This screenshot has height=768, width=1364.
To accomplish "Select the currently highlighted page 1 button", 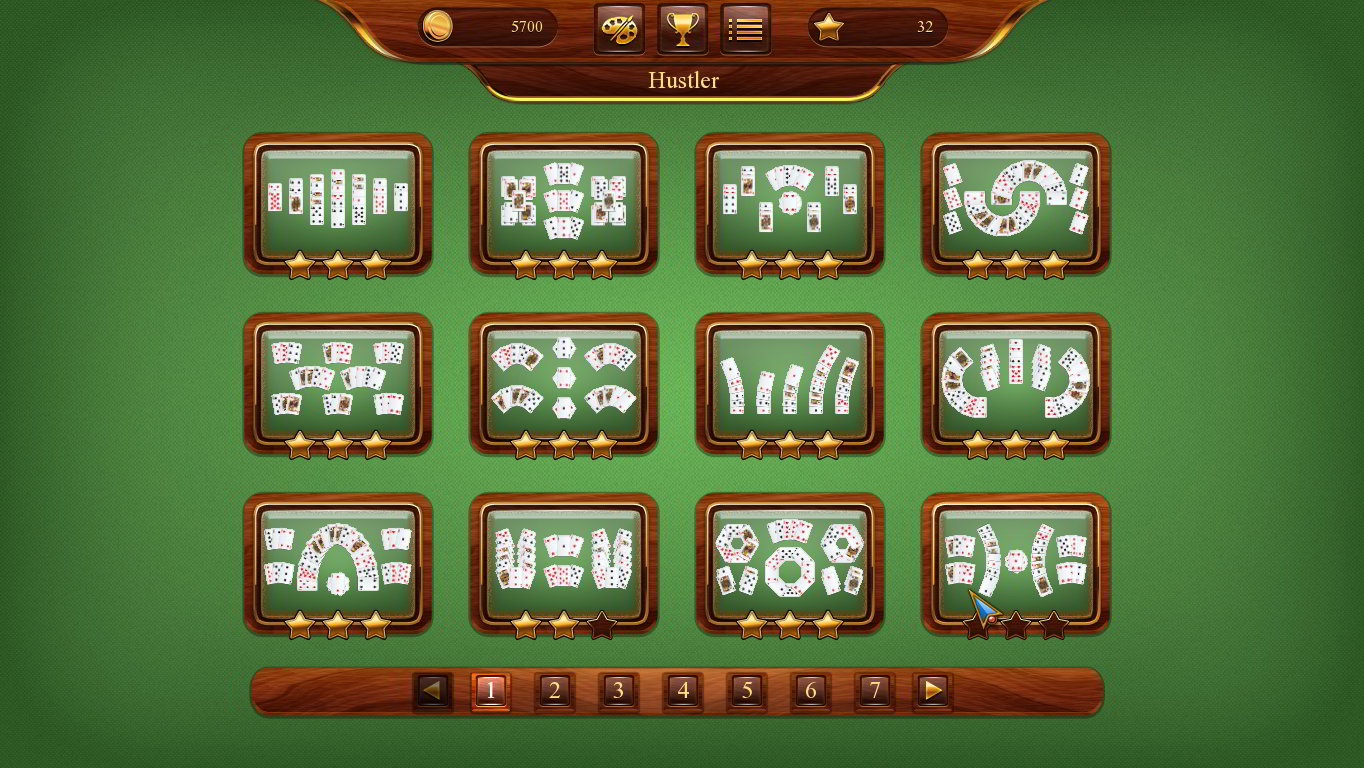I will 491,690.
